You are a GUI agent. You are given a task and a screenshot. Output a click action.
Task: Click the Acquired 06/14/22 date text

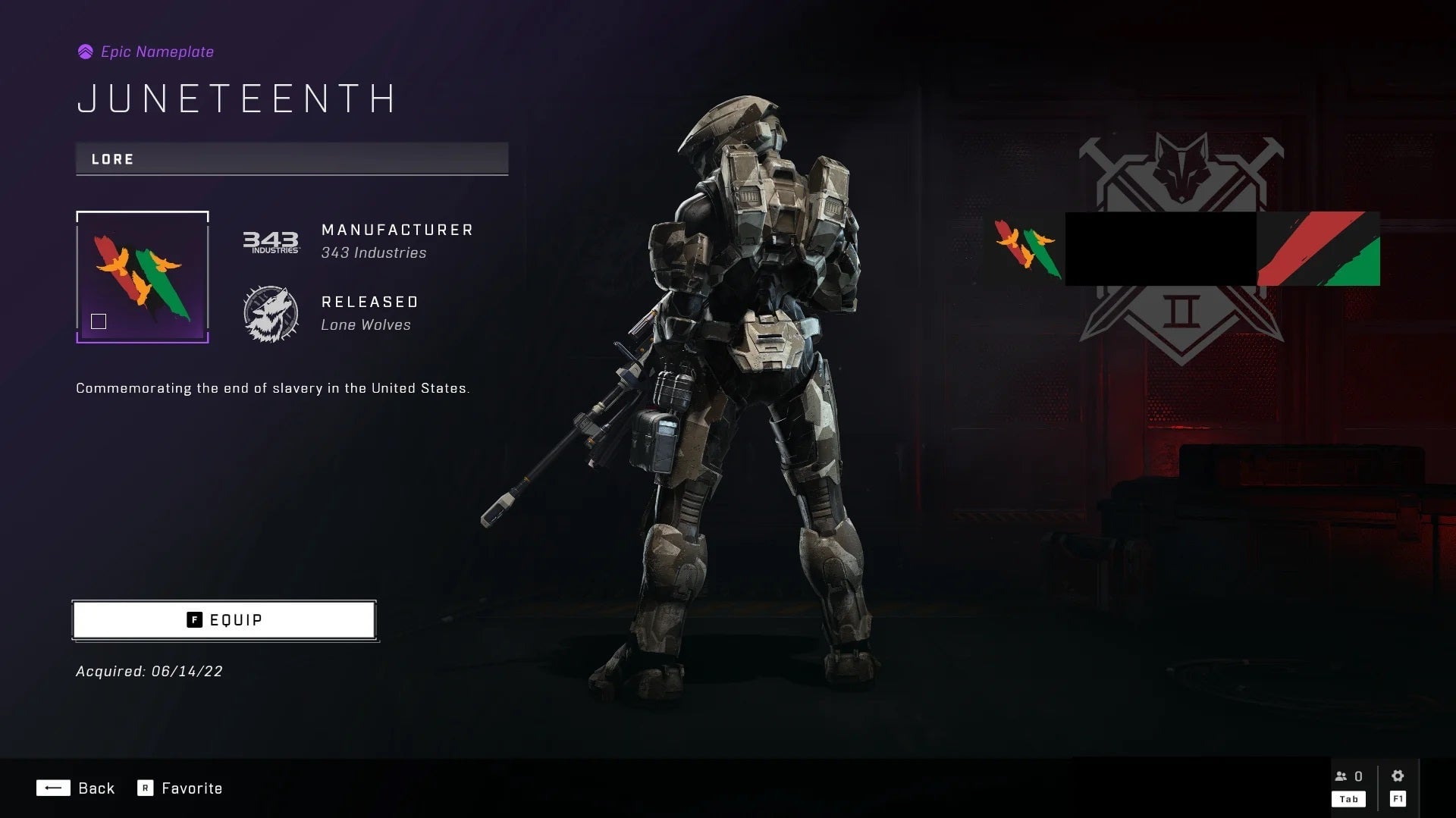click(149, 670)
